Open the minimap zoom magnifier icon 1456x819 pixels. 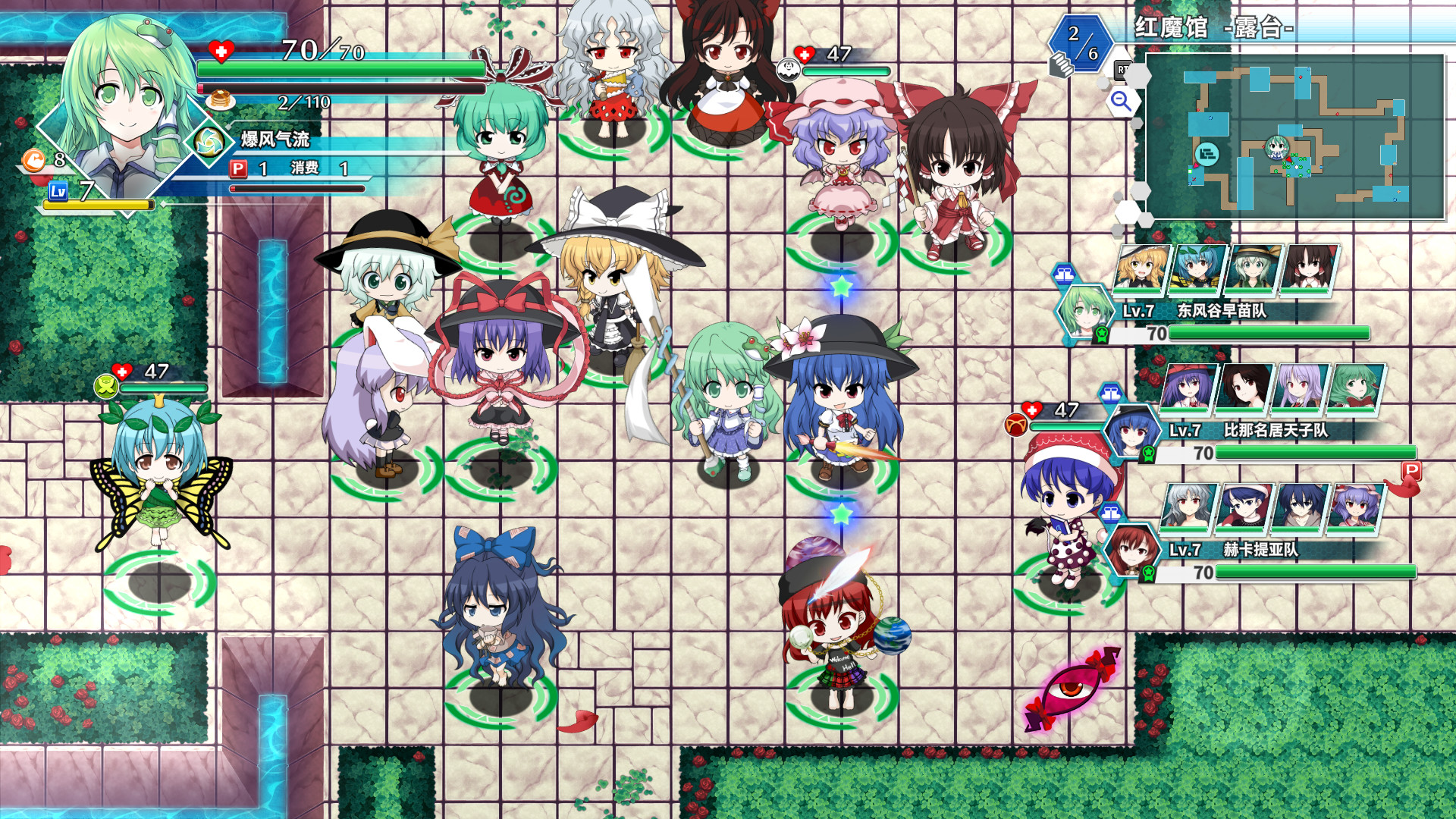1123,101
